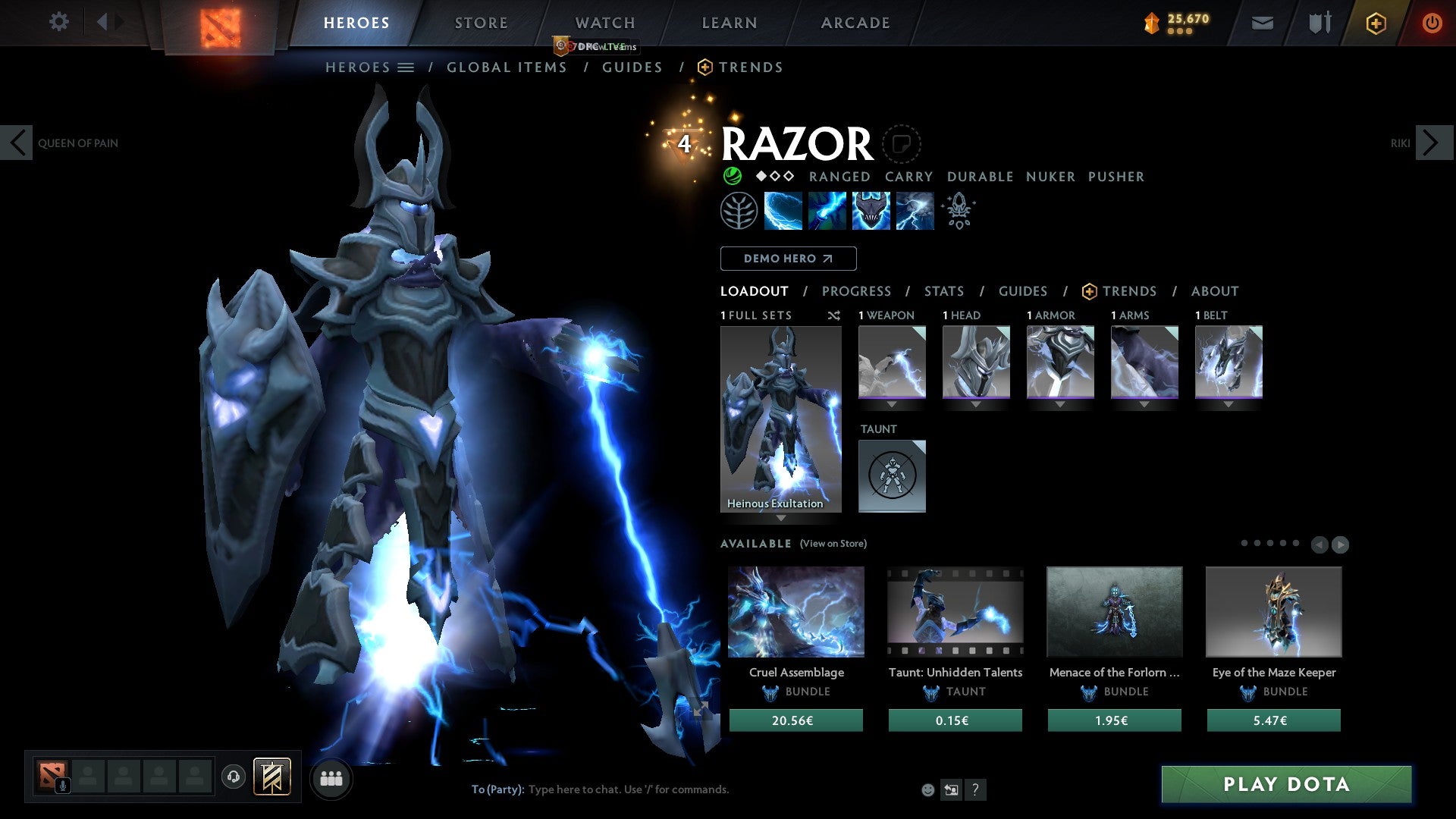This screenshot has height=819, width=1456.
Task: Open the heroes hamburger menu next to HEROES
Action: pos(406,67)
